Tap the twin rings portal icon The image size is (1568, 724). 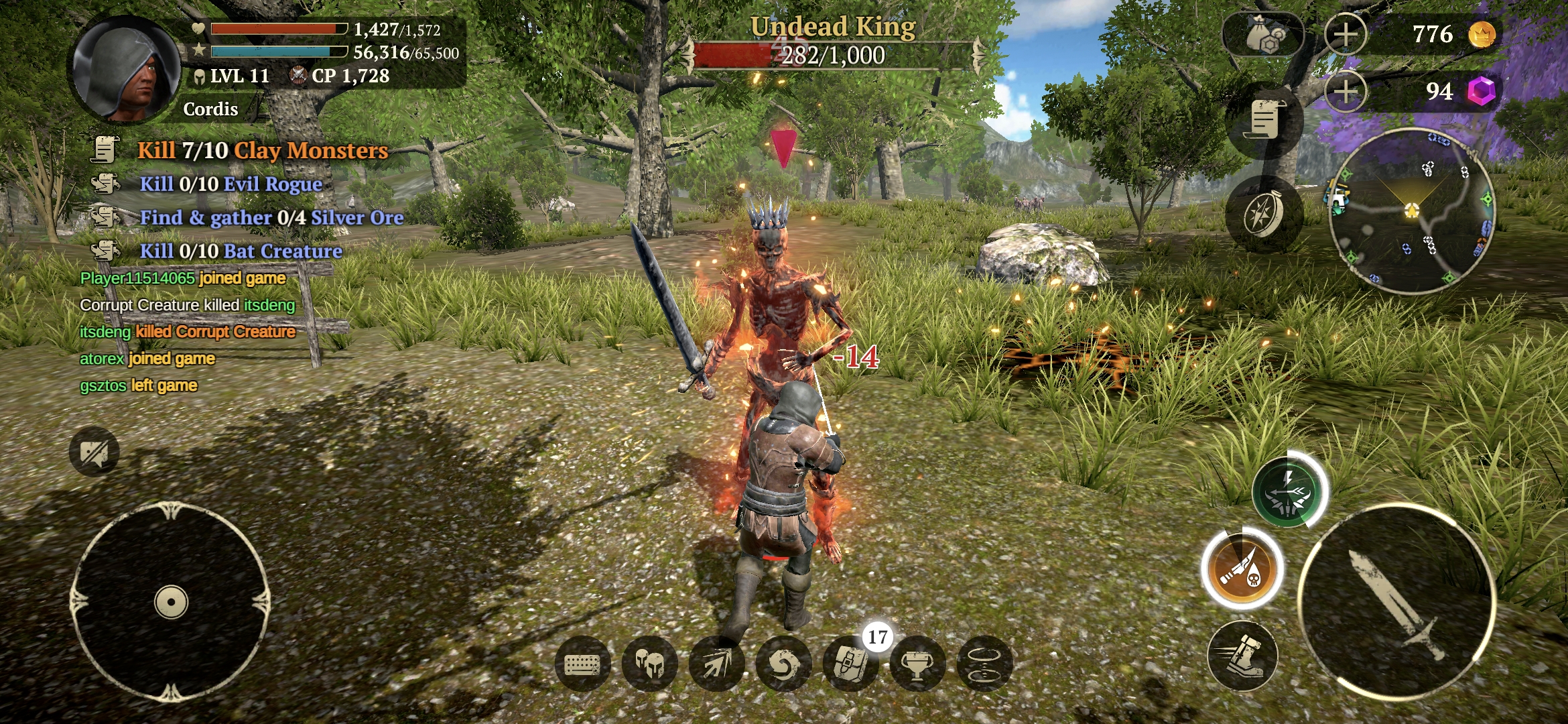984,664
